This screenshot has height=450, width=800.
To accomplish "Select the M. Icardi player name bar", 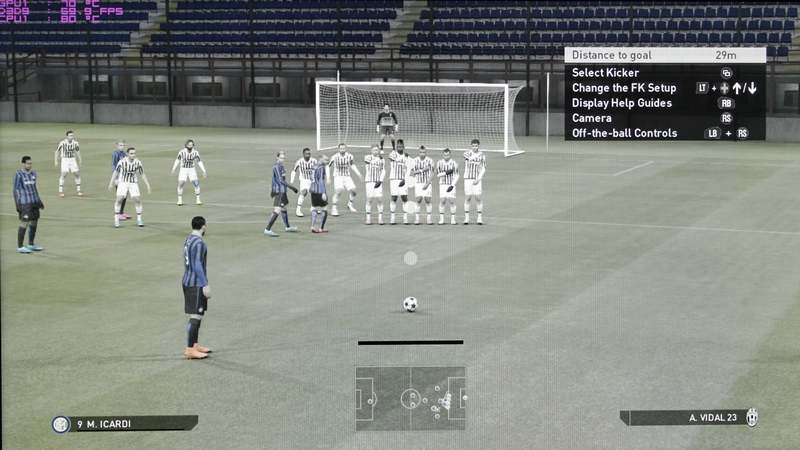I will tap(125, 424).
